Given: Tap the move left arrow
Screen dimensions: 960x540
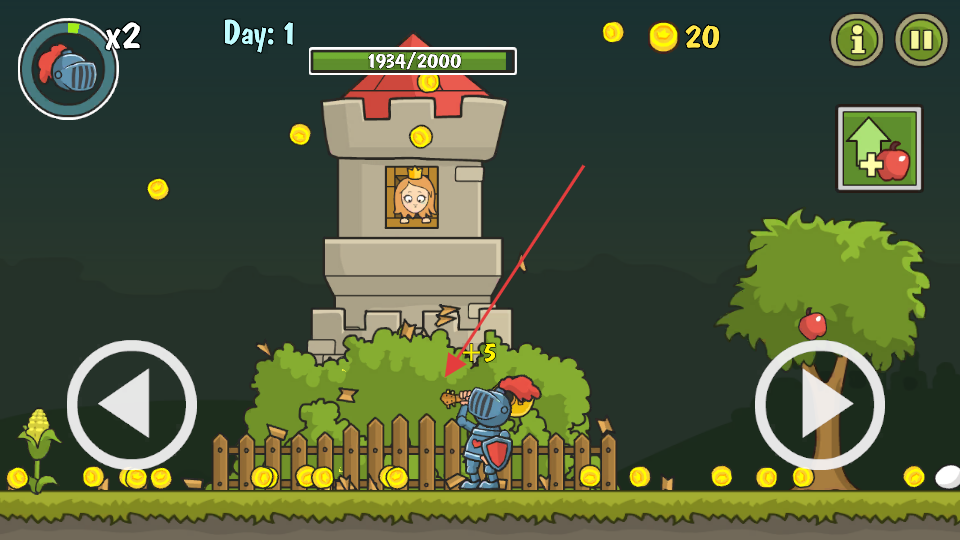Looking at the screenshot, I should coord(132,405).
